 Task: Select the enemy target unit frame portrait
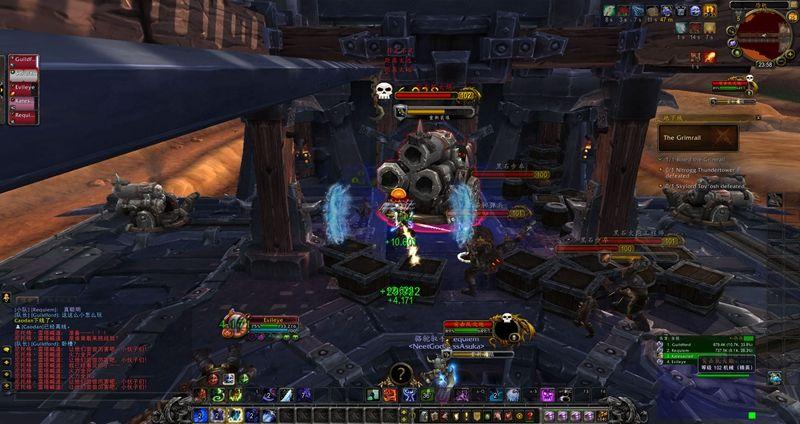[504, 328]
